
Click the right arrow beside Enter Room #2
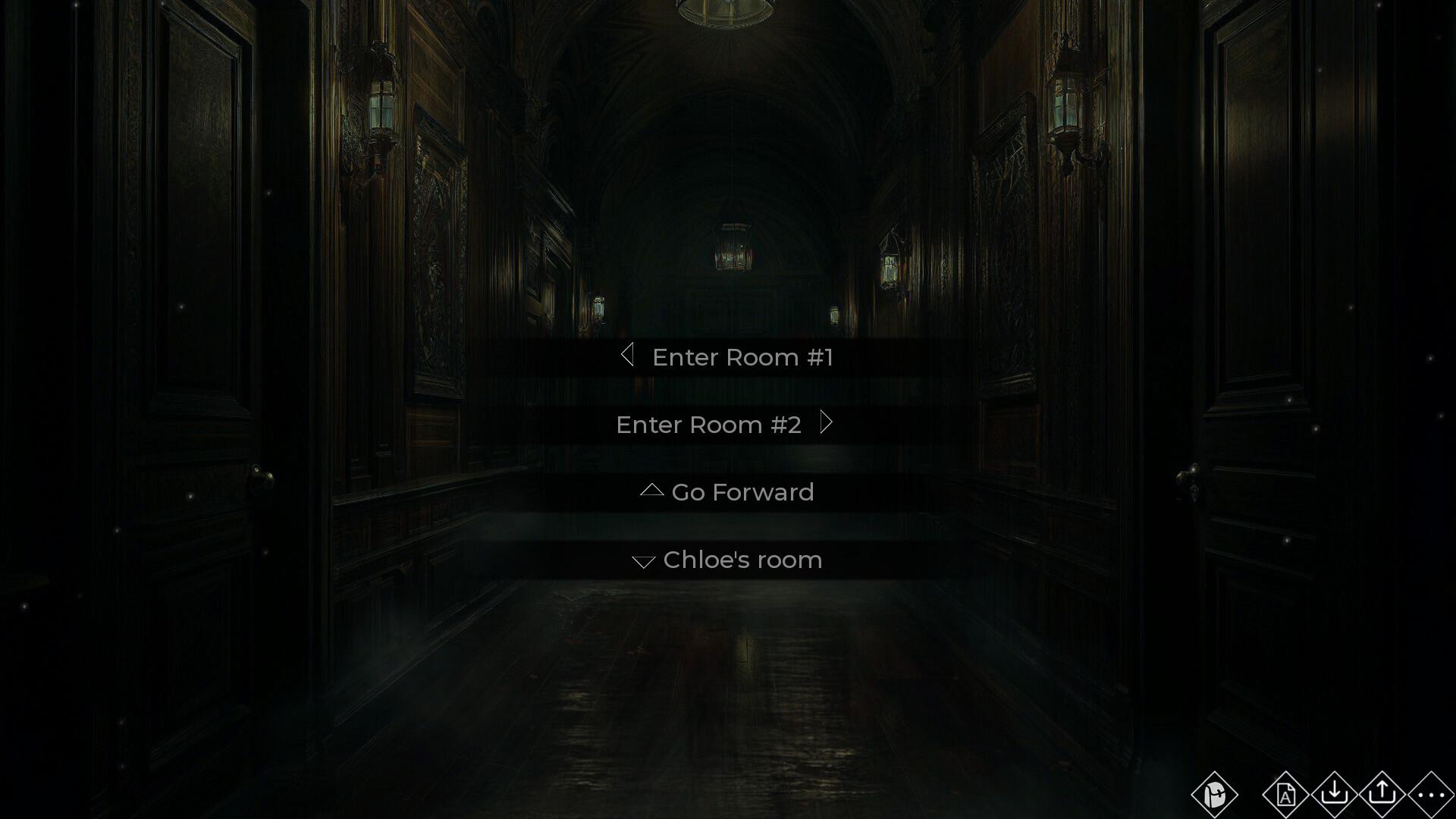[x=827, y=423]
